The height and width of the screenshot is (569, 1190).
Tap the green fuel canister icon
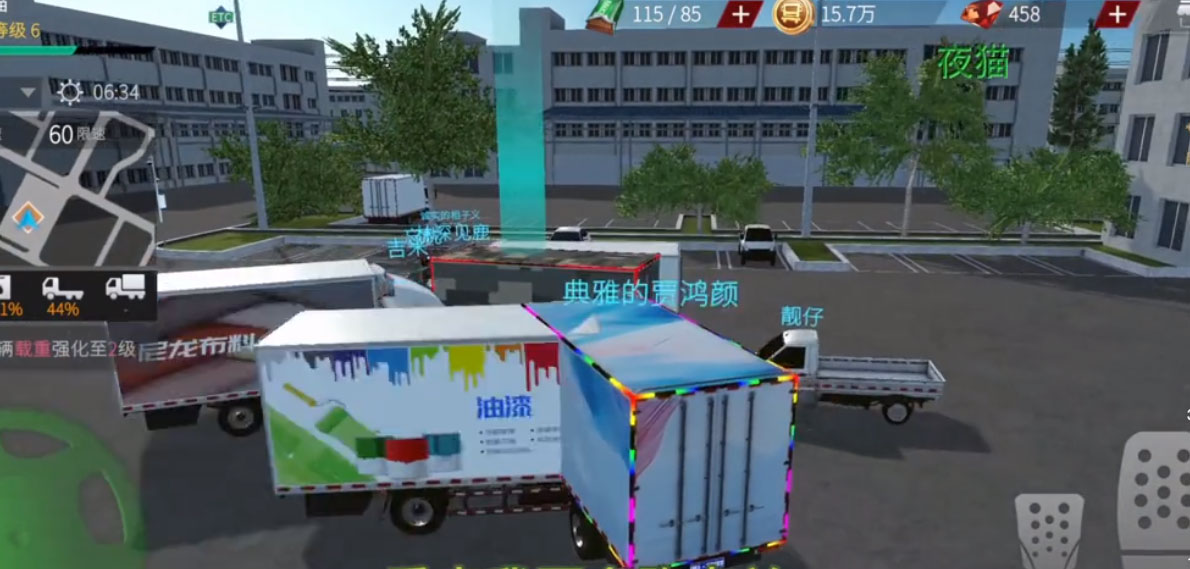click(x=605, y=16)
